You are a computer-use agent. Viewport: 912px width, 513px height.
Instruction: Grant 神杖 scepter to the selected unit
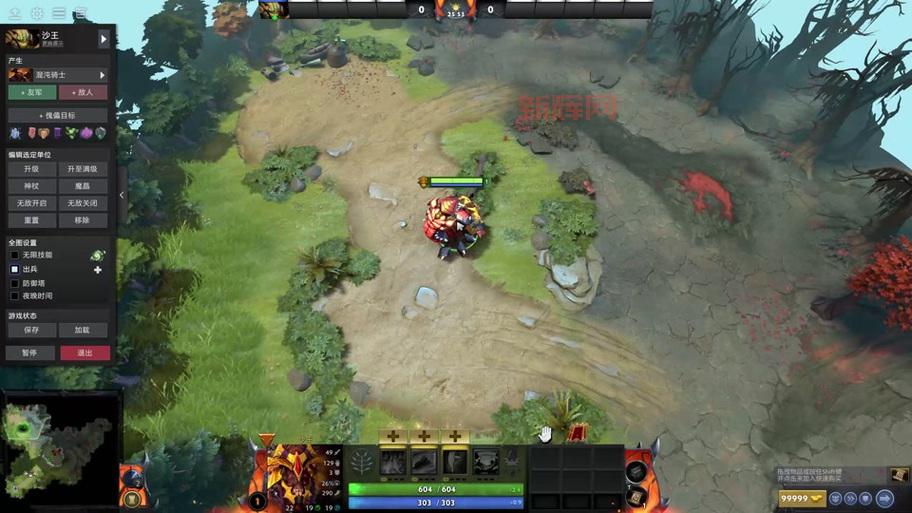(32, 186)
